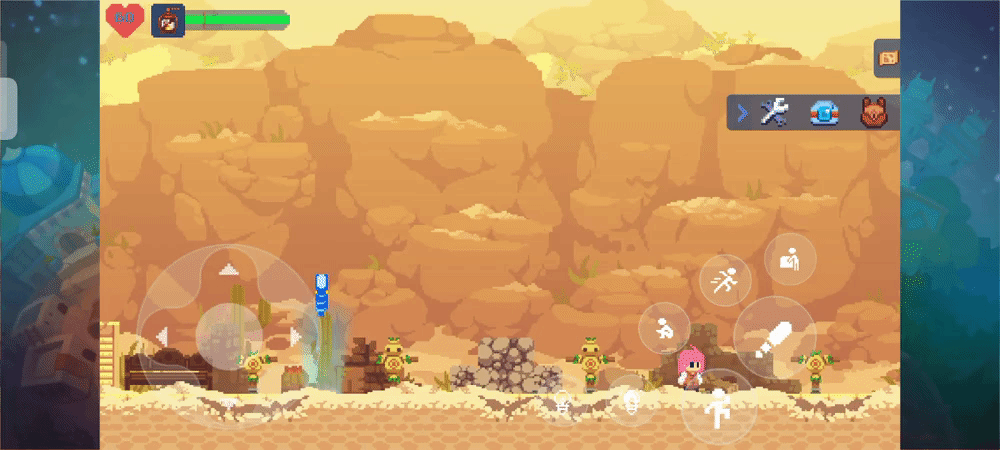Tap the interact button with person icon

790,259
